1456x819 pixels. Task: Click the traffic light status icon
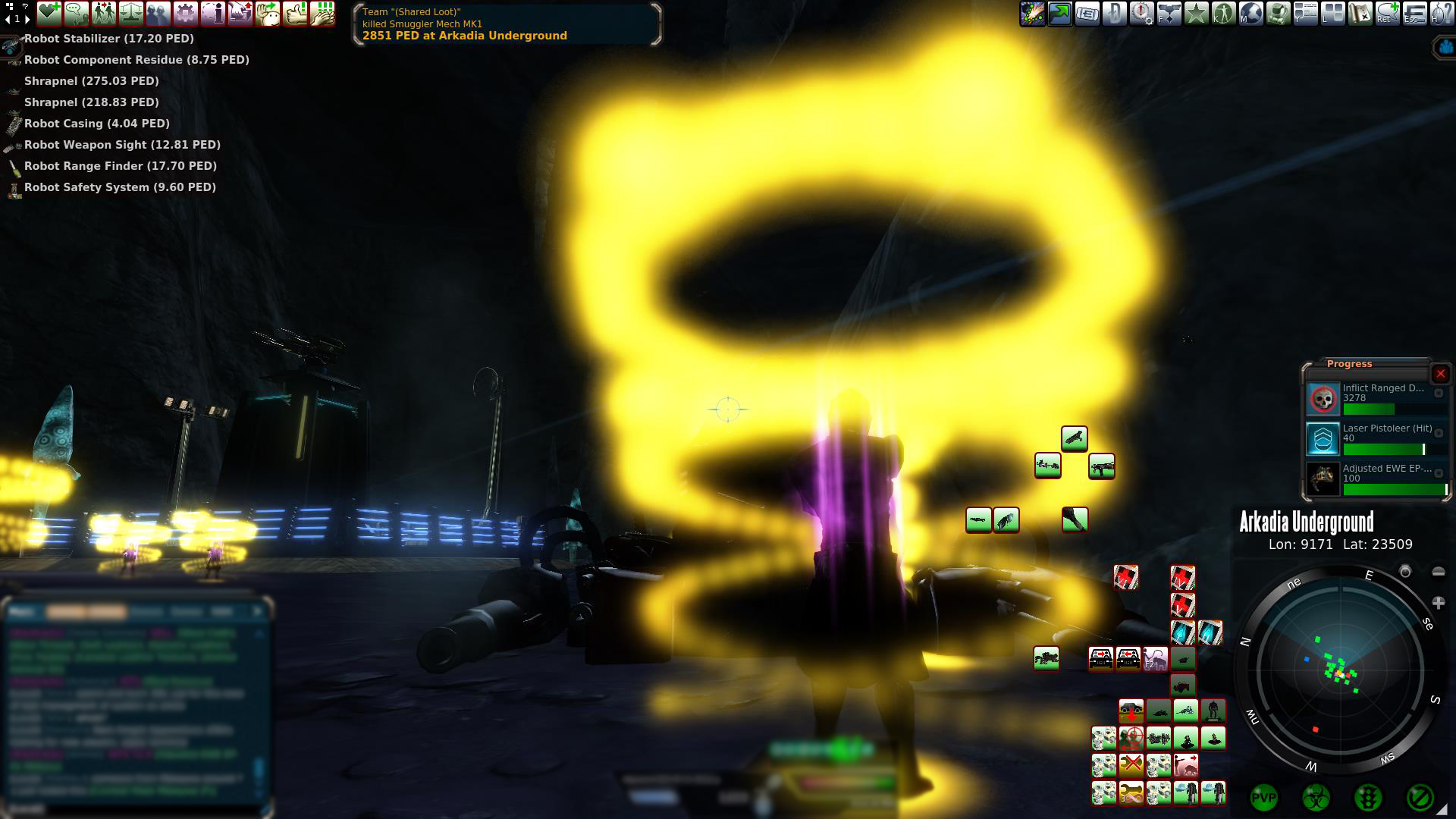click(1367, 797)
